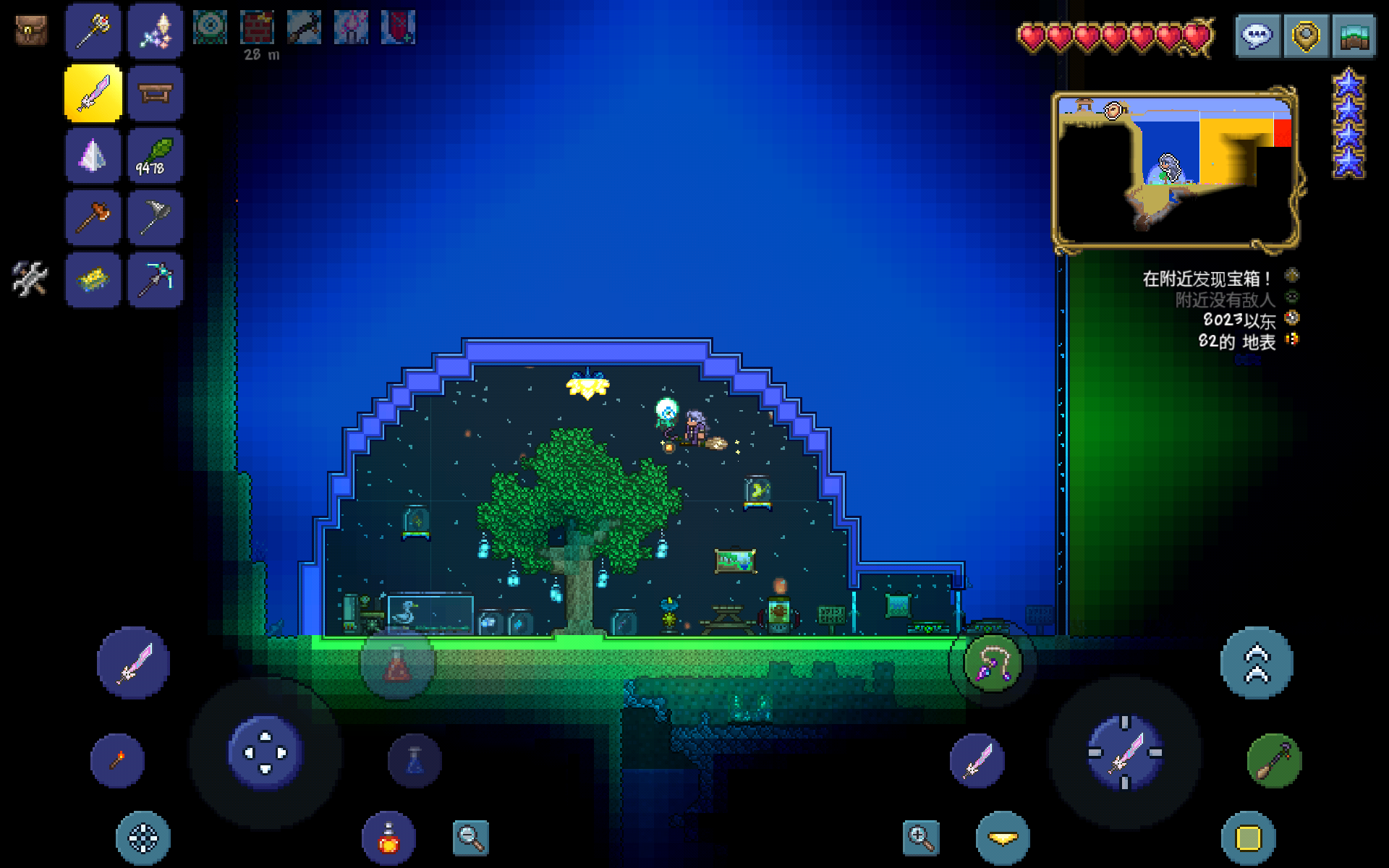
Task: Open the chat speech bubble
Action: (x=1257, y=35)
